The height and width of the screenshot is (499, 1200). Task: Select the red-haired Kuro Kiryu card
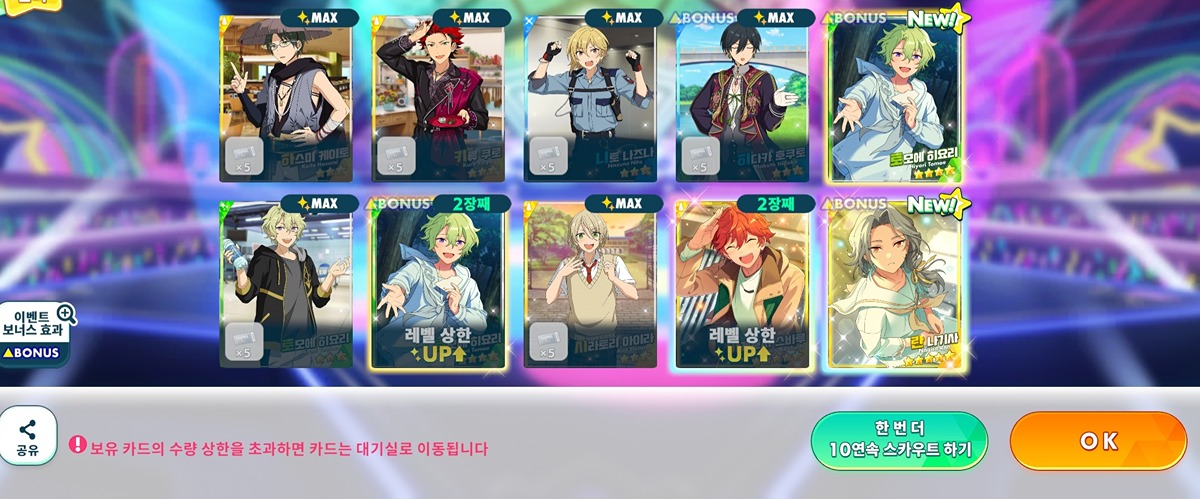coord(438,98)
